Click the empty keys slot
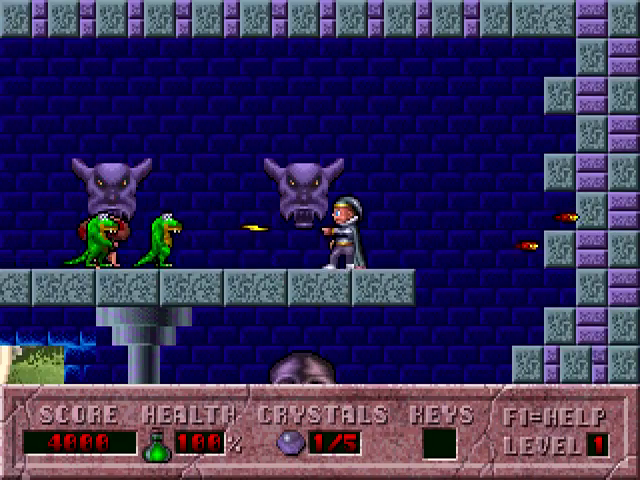Image resolution: width=640 pixels, height=480 pixels. tap(439, 443)
